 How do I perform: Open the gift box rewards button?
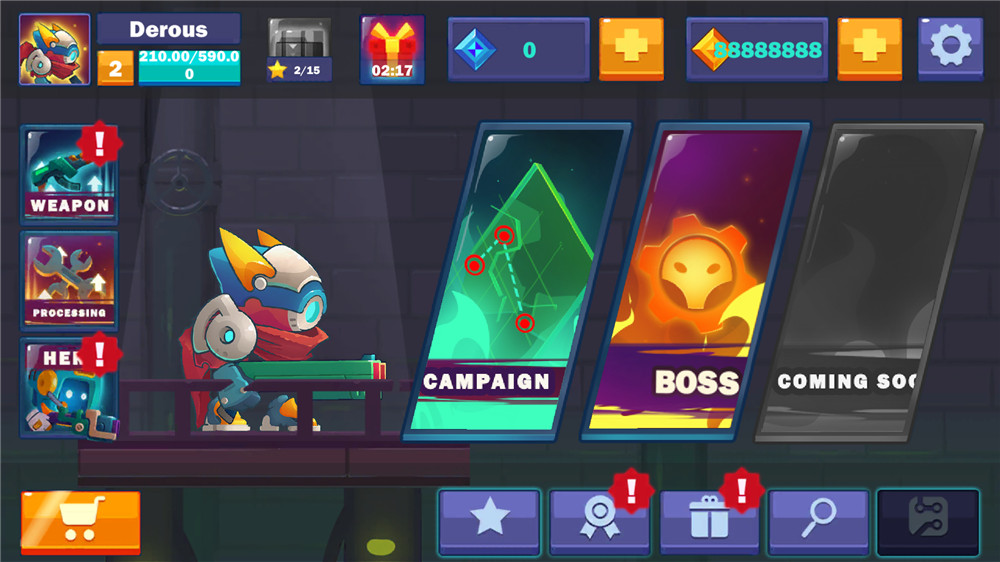[x=710, y=521]
